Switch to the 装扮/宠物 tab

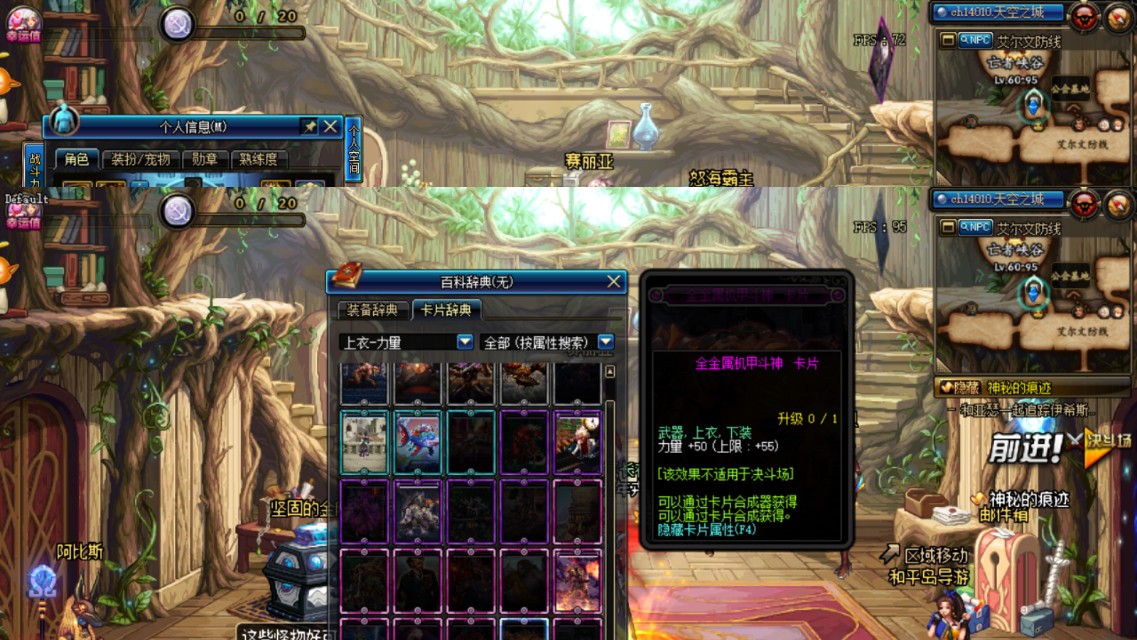point(140,159)
